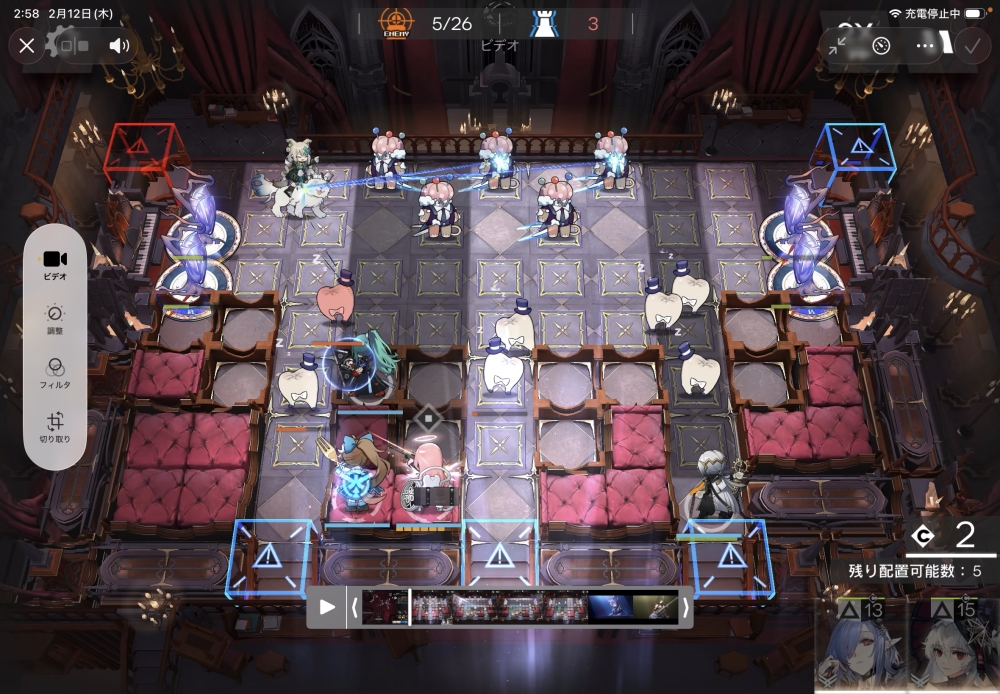Open the フィルタ (Filter) tool

click(55, 373)
